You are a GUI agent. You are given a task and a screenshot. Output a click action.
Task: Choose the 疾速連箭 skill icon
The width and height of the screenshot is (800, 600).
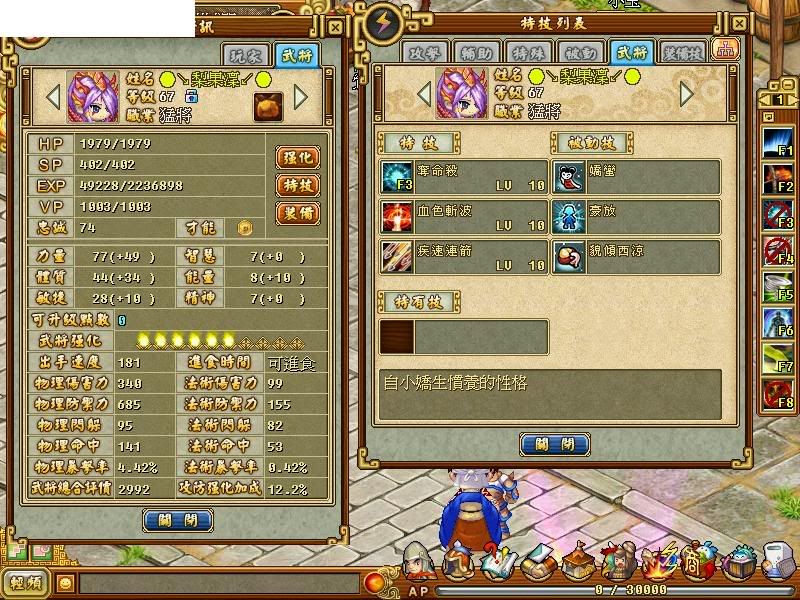tap(394, 256)
